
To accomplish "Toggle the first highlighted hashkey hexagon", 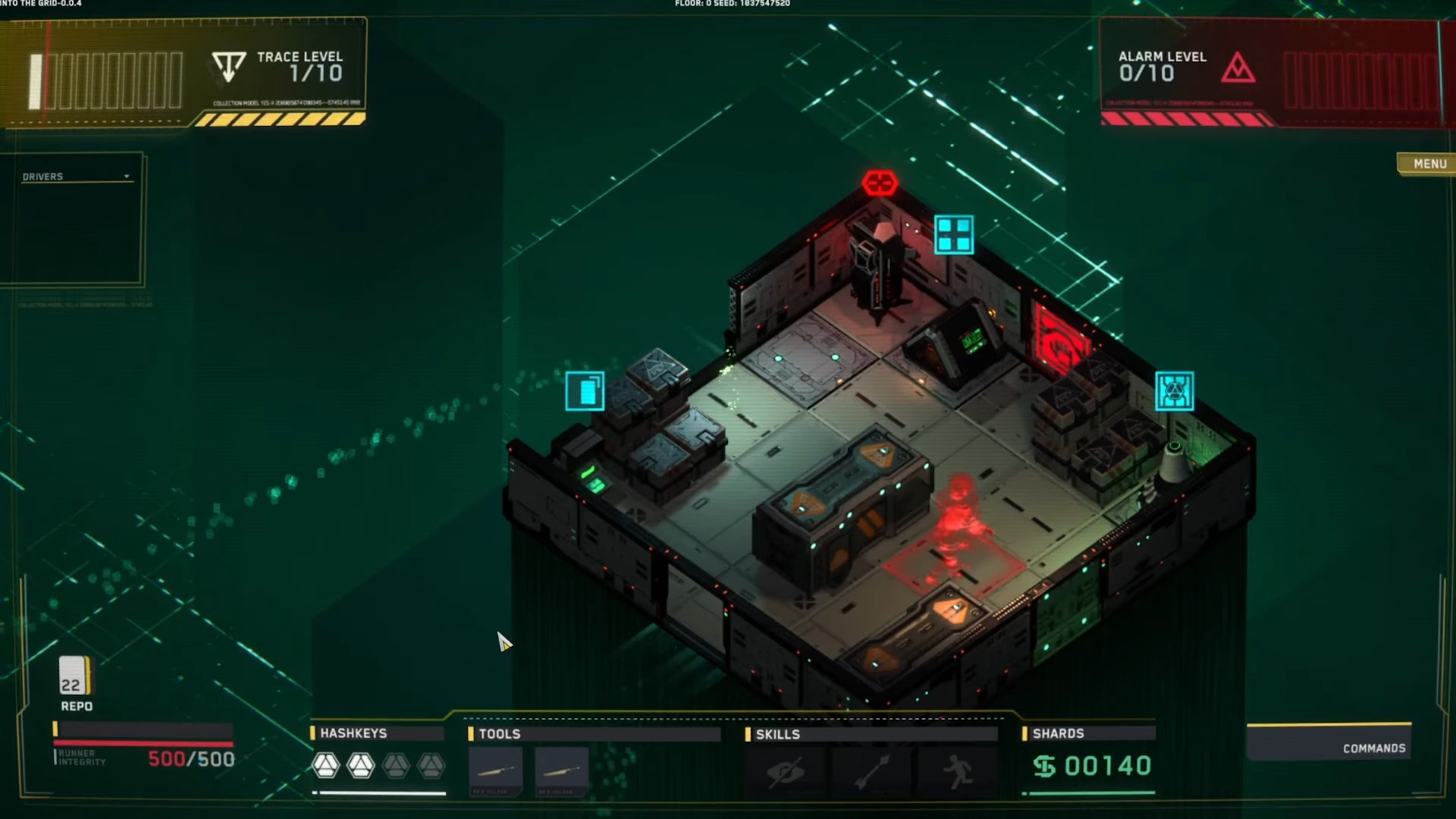I will [x=325, y=766].
